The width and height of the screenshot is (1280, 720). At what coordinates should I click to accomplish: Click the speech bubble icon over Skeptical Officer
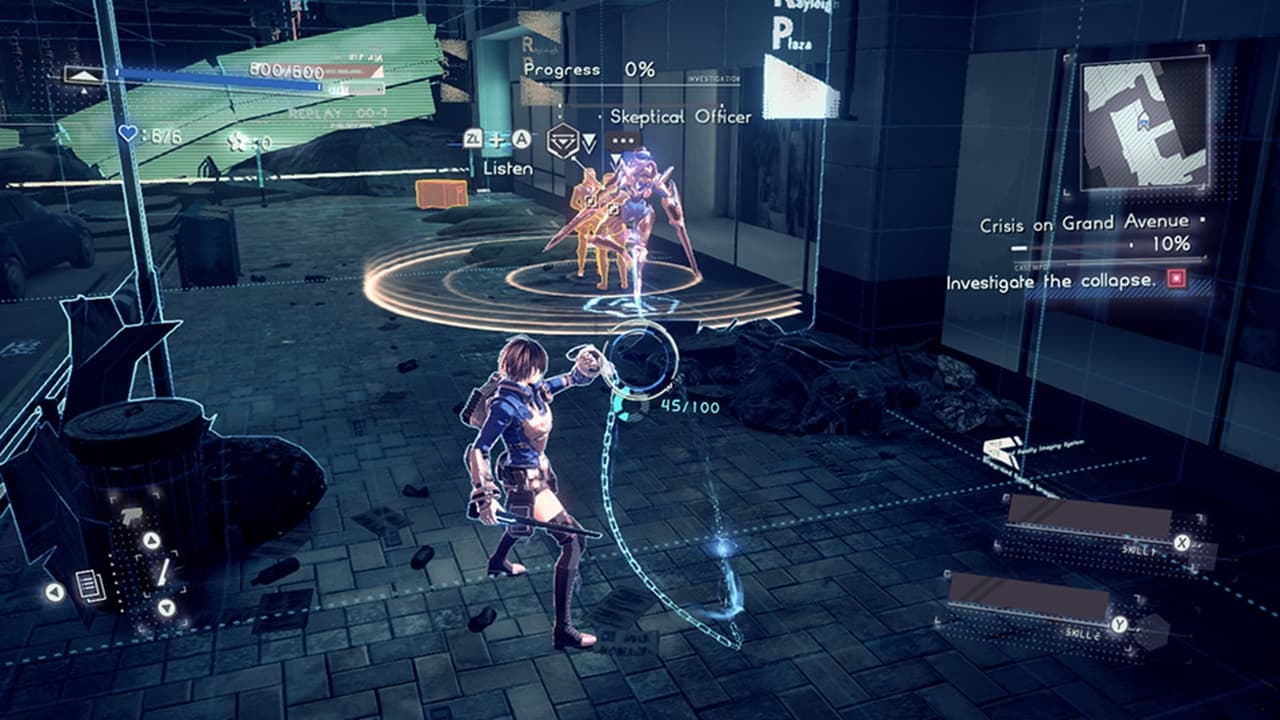[x=622, y=138]
